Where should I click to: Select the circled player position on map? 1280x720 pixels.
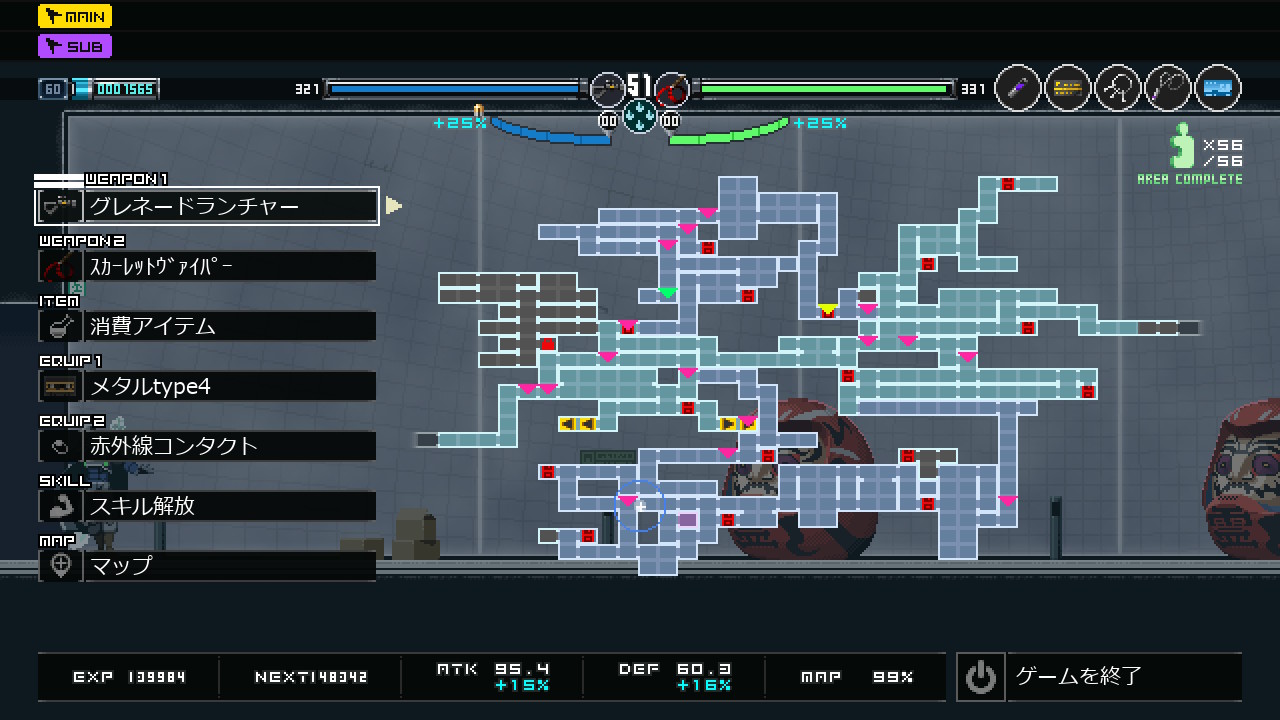point(639,506)
